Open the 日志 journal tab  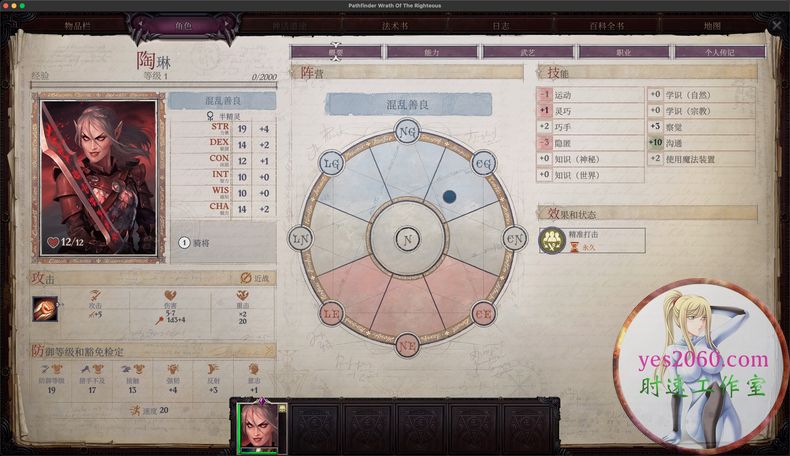click(501, 24)
